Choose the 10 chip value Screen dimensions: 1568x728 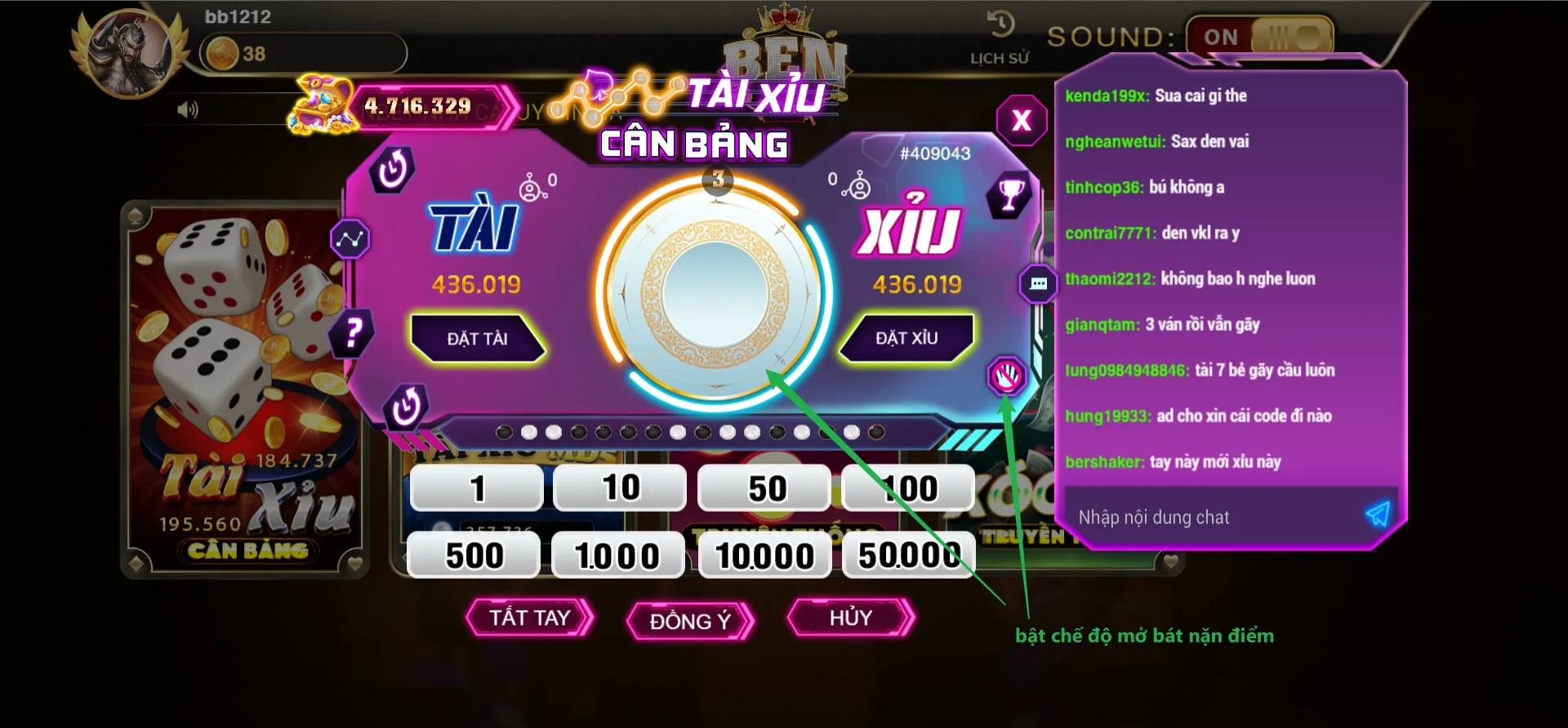621,488
